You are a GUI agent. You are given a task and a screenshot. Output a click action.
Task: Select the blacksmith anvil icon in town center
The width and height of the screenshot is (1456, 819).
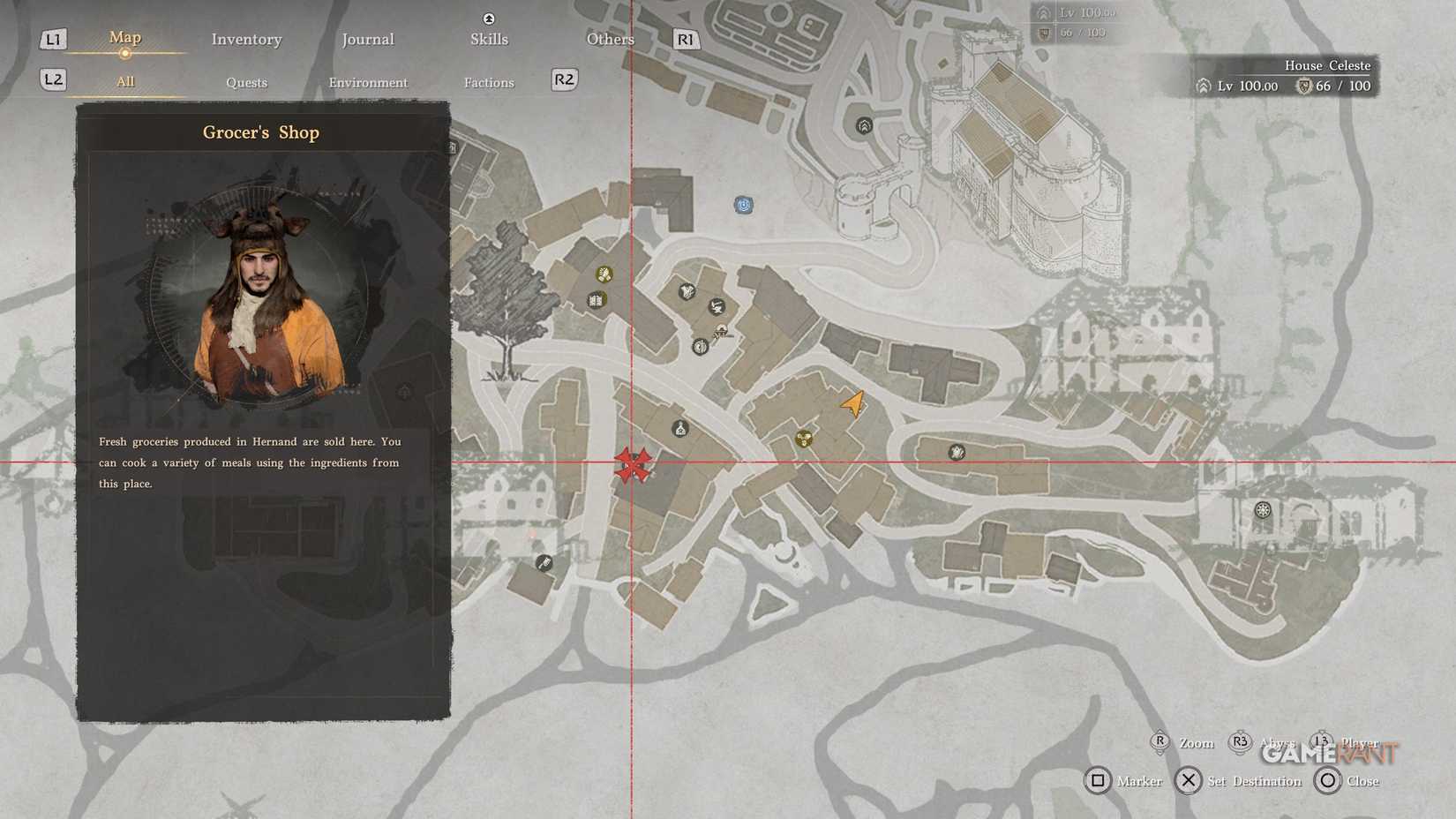click(x=717, y=306)
